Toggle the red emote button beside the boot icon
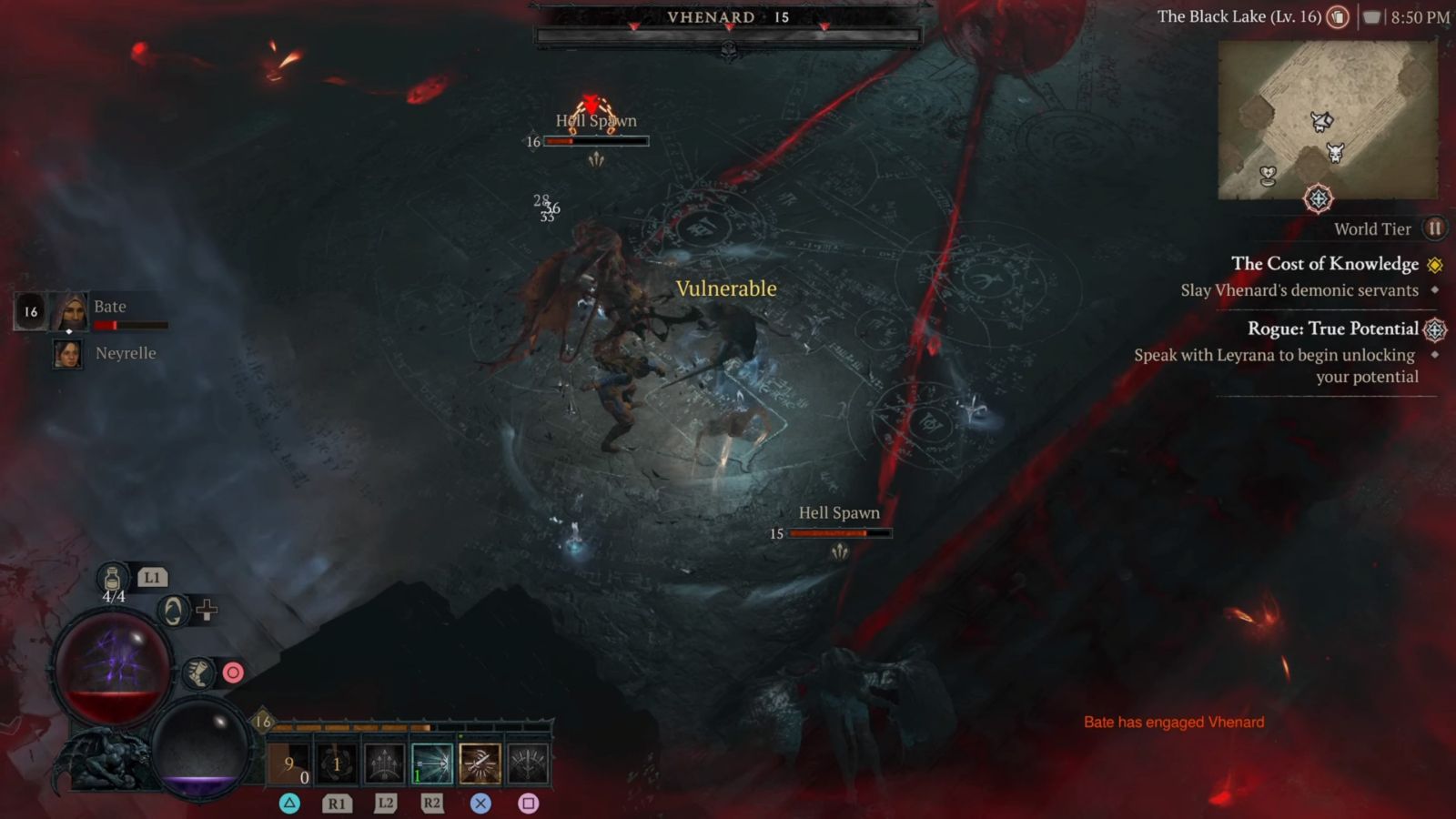This screenshot has height=819, width=1456. pyautogui.click(x=234, y=673)
